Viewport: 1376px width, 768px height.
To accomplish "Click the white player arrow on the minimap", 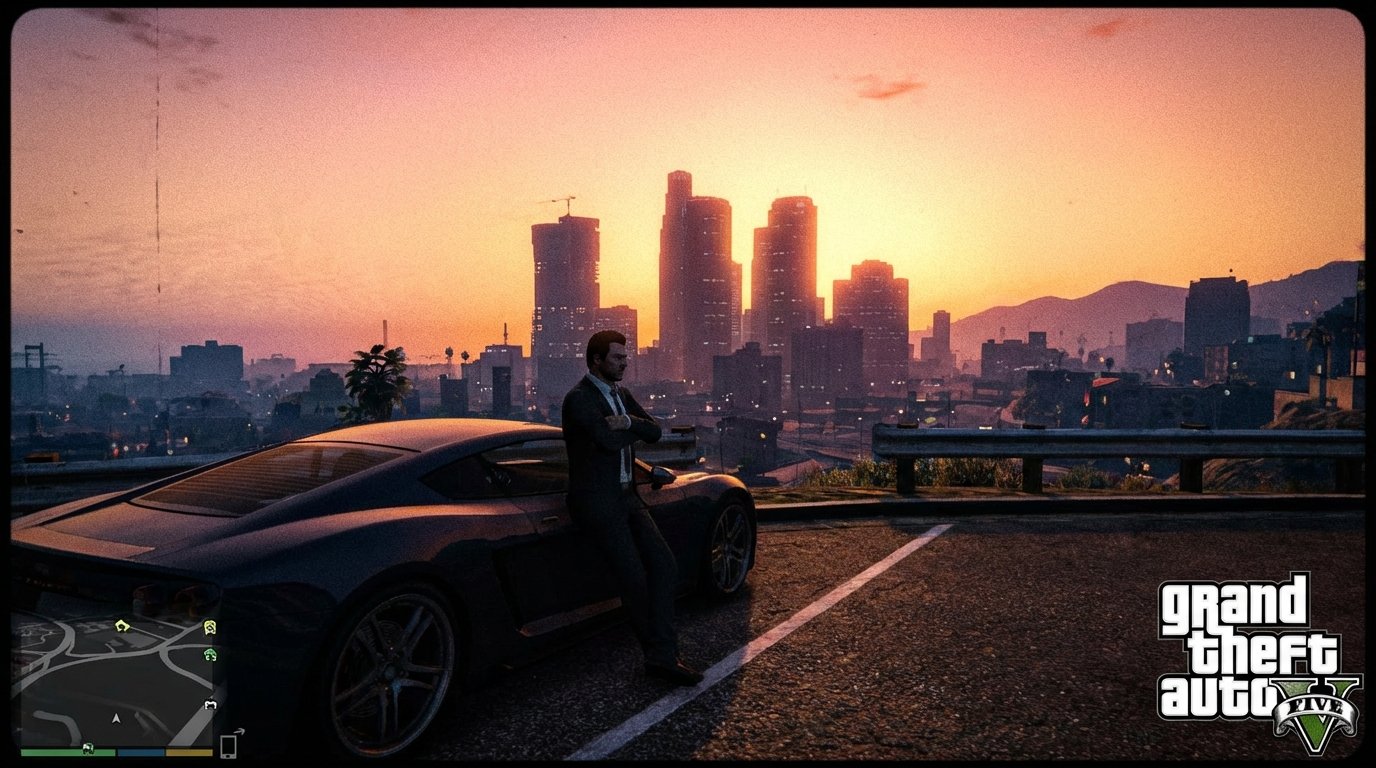I will pyautogui.click(x=116, y=719).
